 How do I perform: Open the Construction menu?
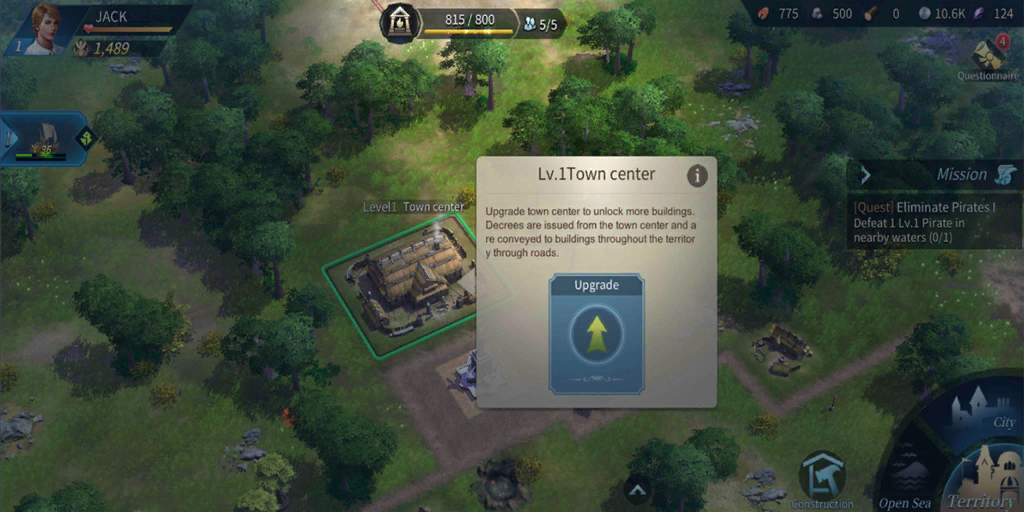[x=822, y=478]
